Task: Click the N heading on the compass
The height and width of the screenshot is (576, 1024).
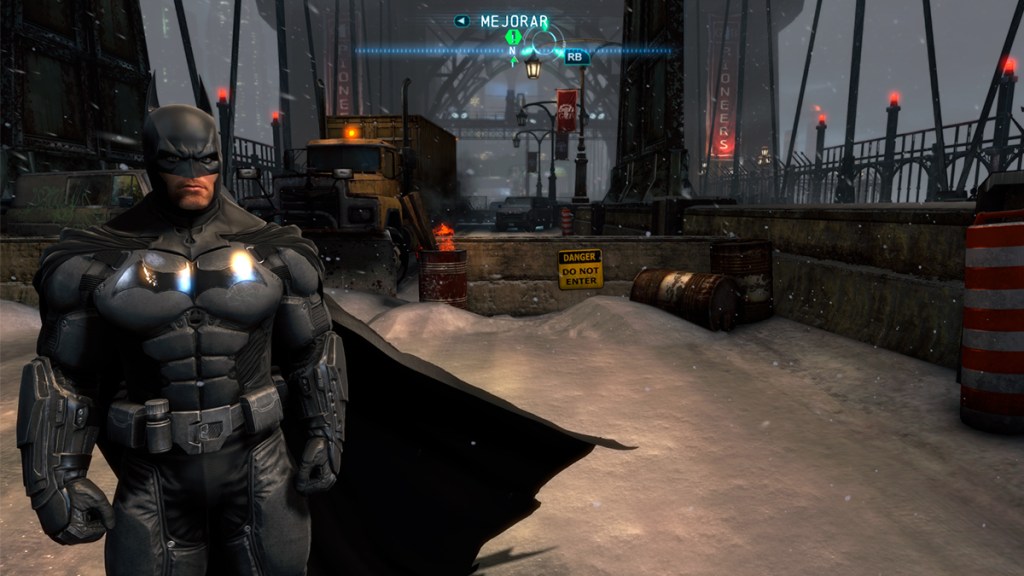Action: click(514, 51)
